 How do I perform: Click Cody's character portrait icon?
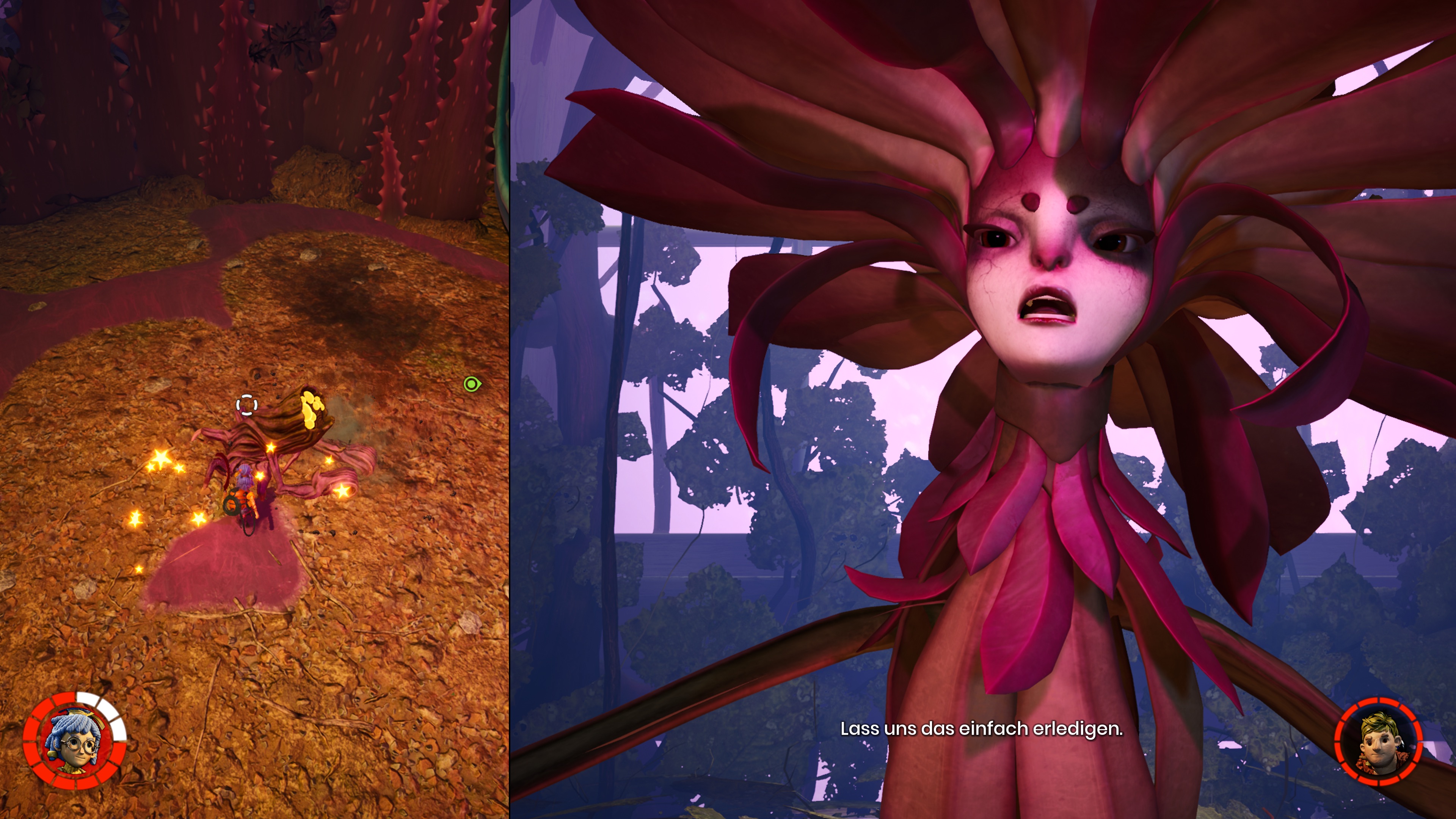1378,741
